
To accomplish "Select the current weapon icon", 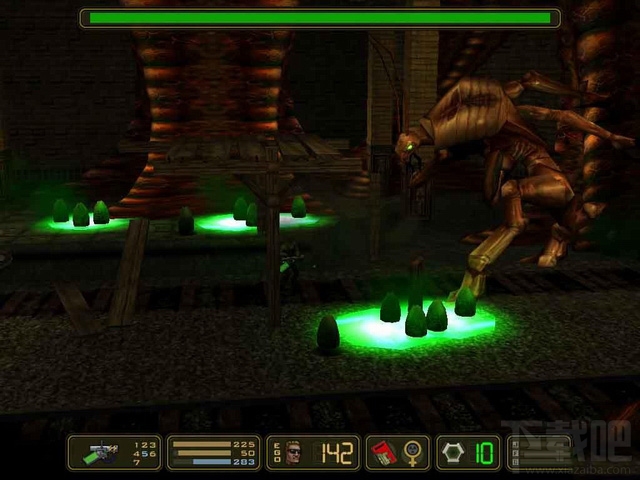I will (101, 453).
